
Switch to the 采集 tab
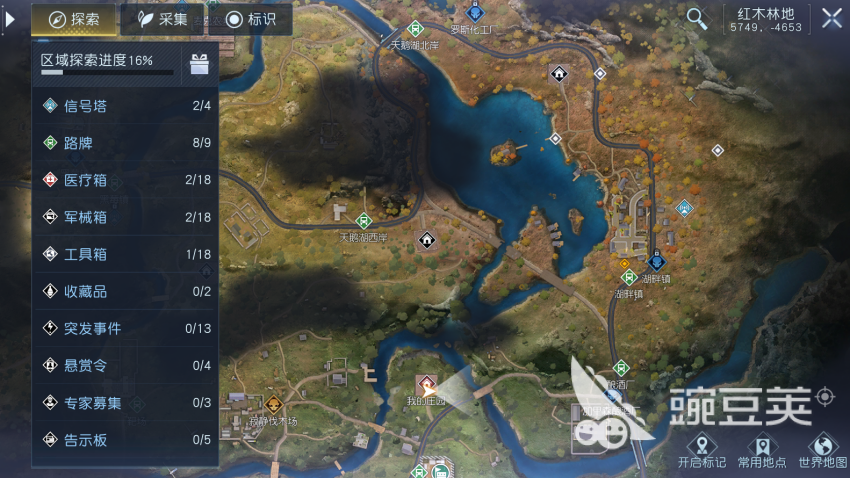tap(162, 19)
